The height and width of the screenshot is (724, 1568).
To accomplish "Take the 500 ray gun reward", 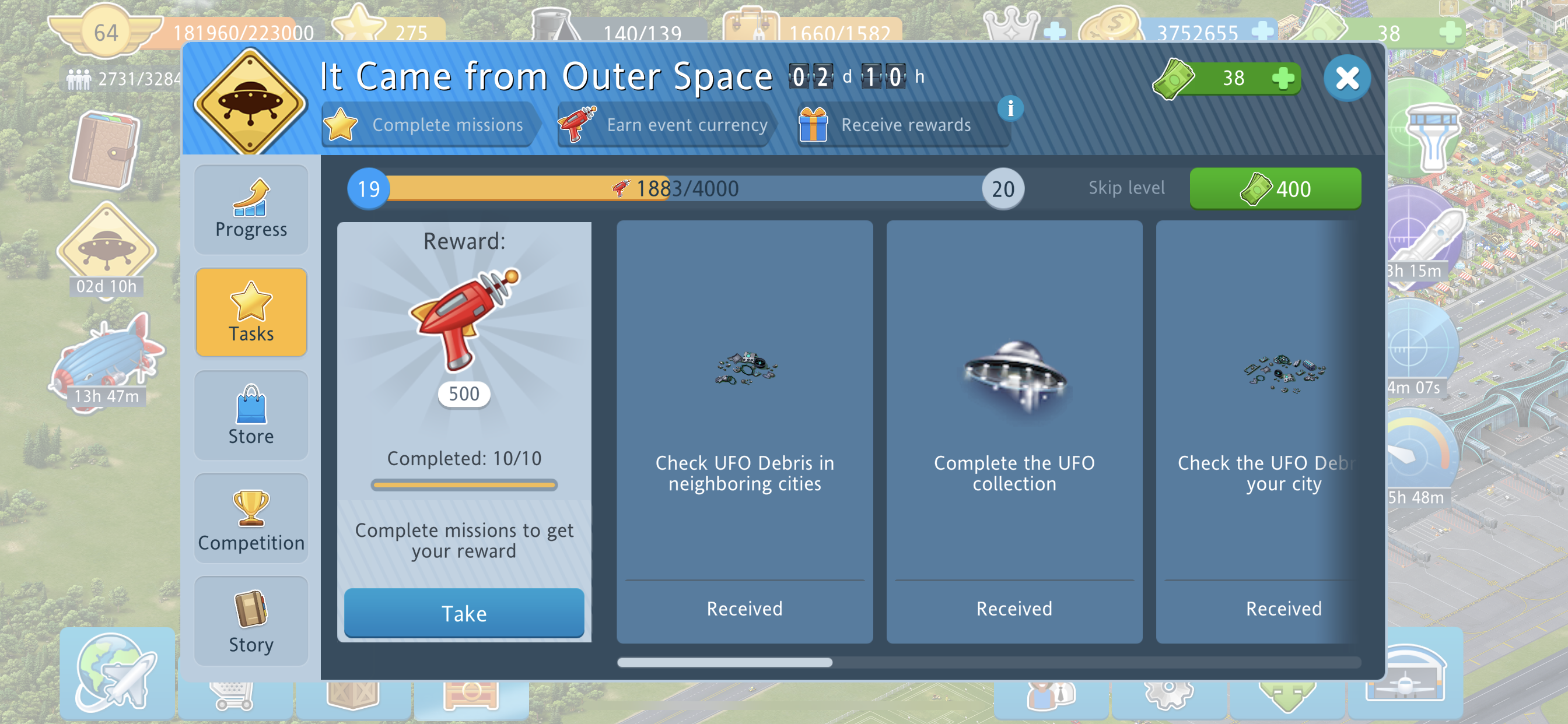I will coord(464,613).
